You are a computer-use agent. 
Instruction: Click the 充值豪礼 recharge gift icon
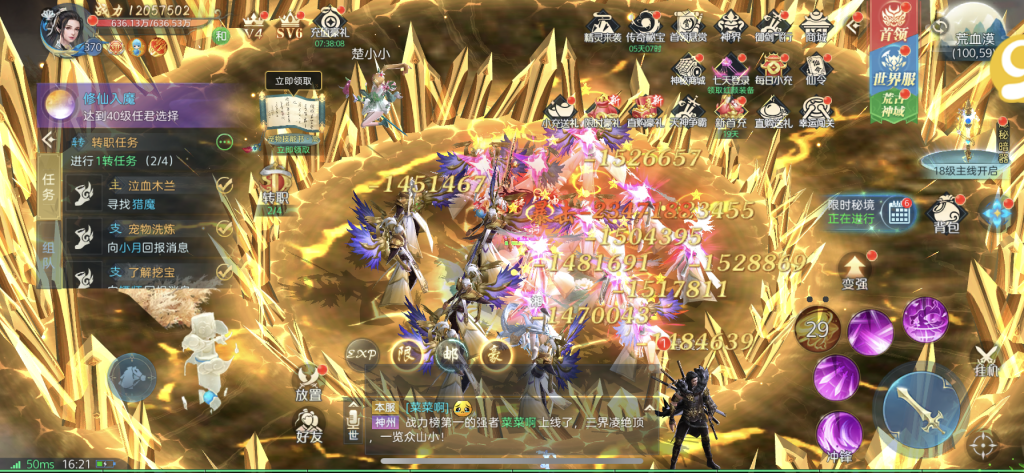(329, 26)
